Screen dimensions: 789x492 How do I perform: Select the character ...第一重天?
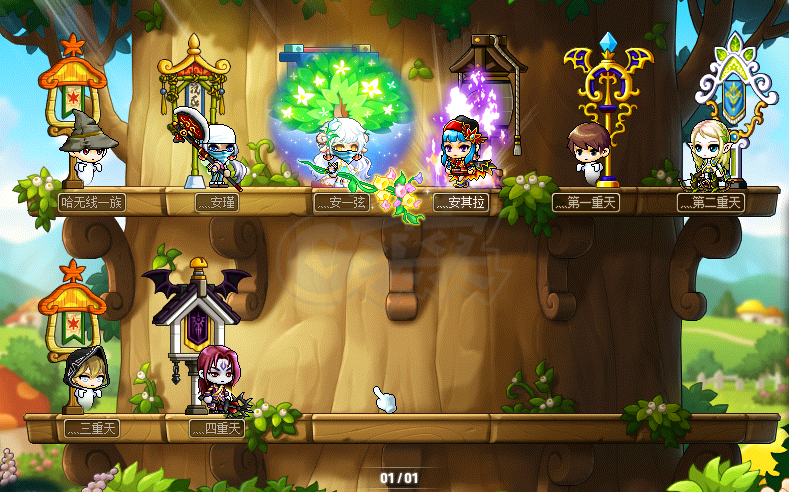click(x=588, y=153)
